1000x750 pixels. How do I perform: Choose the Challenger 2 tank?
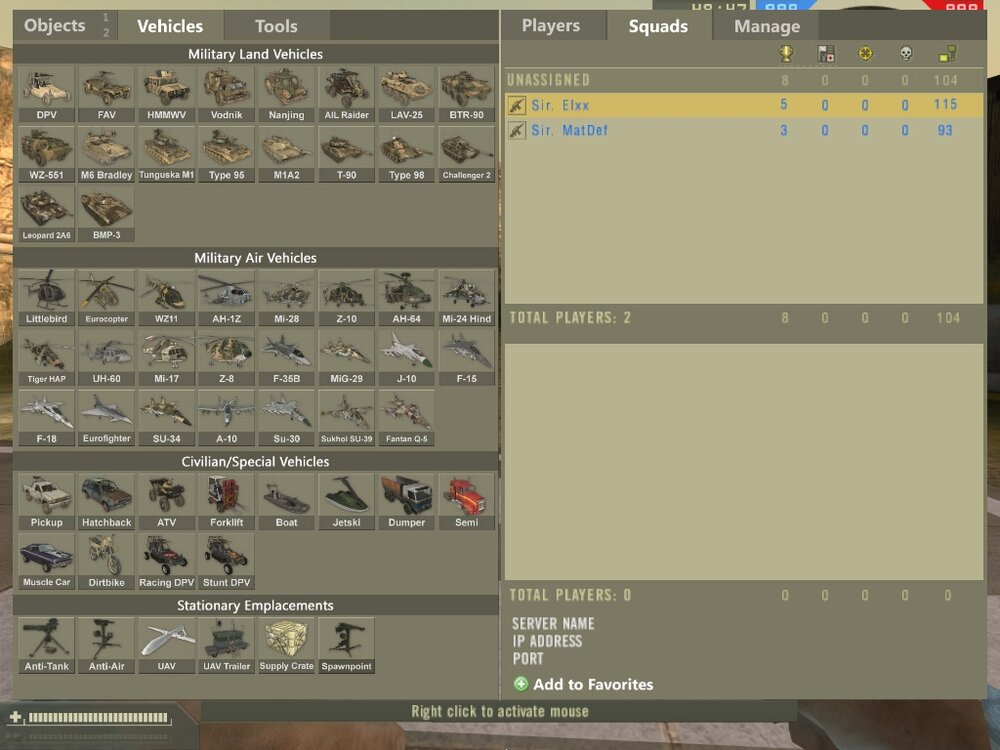coord(466,154)
